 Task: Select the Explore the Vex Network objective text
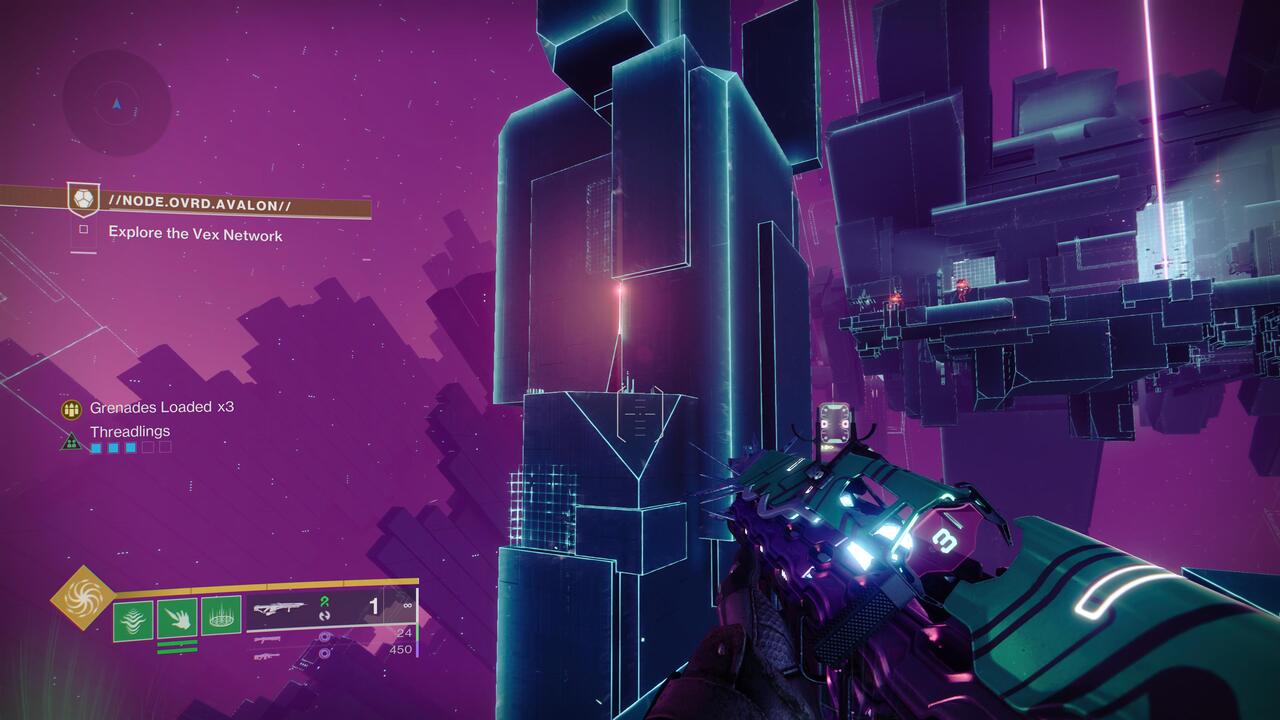(195, 234)
